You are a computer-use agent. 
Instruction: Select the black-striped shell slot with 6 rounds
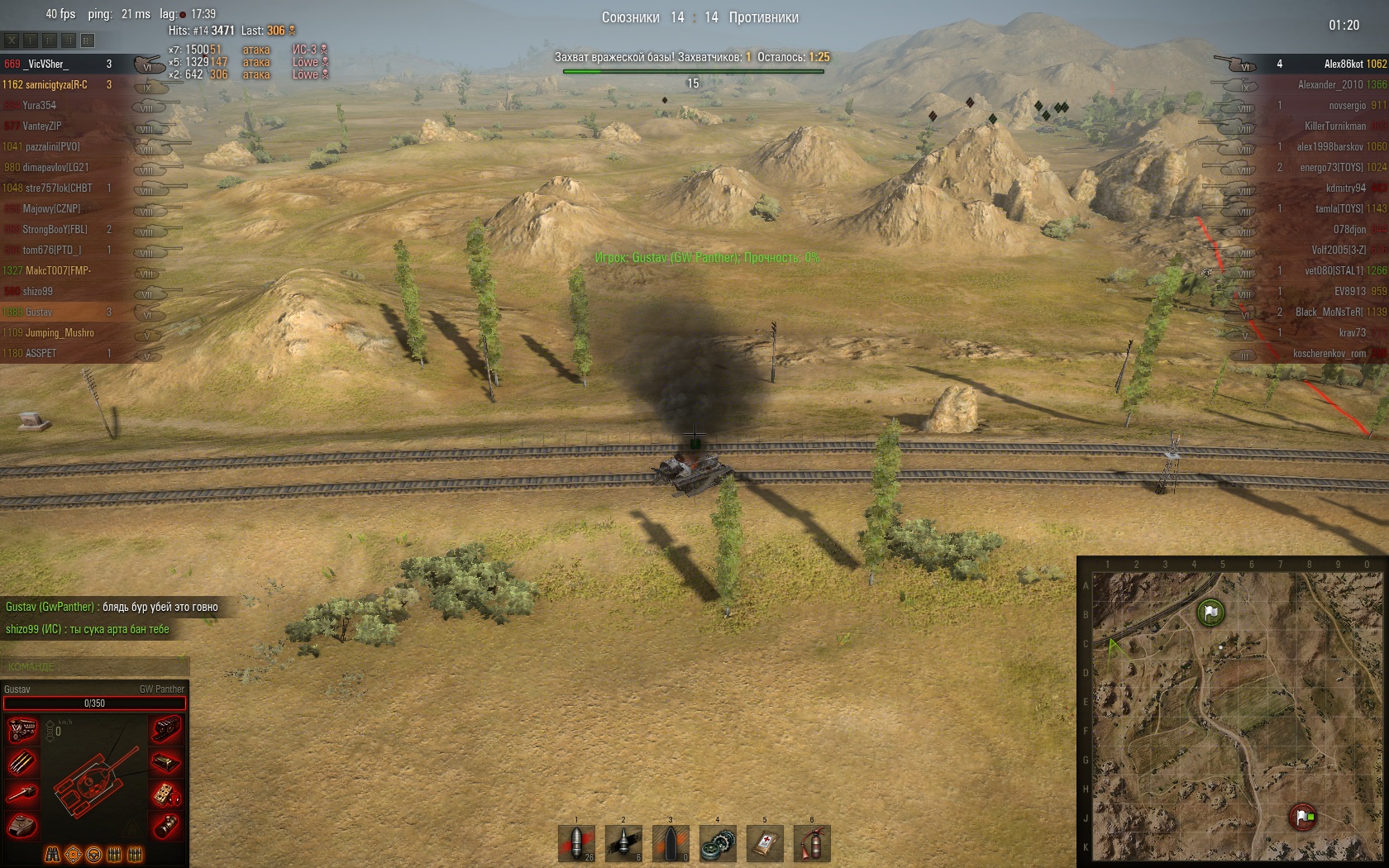pos(623,843)
